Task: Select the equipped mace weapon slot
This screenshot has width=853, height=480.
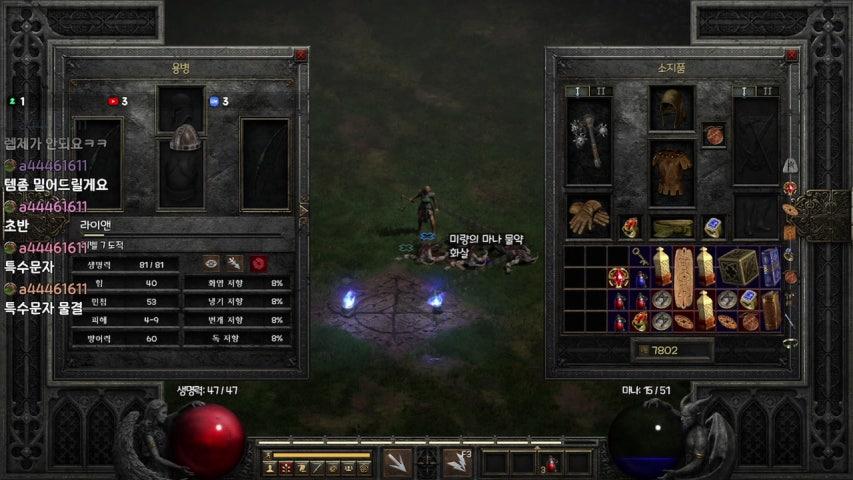Action: tap(589, 142)
